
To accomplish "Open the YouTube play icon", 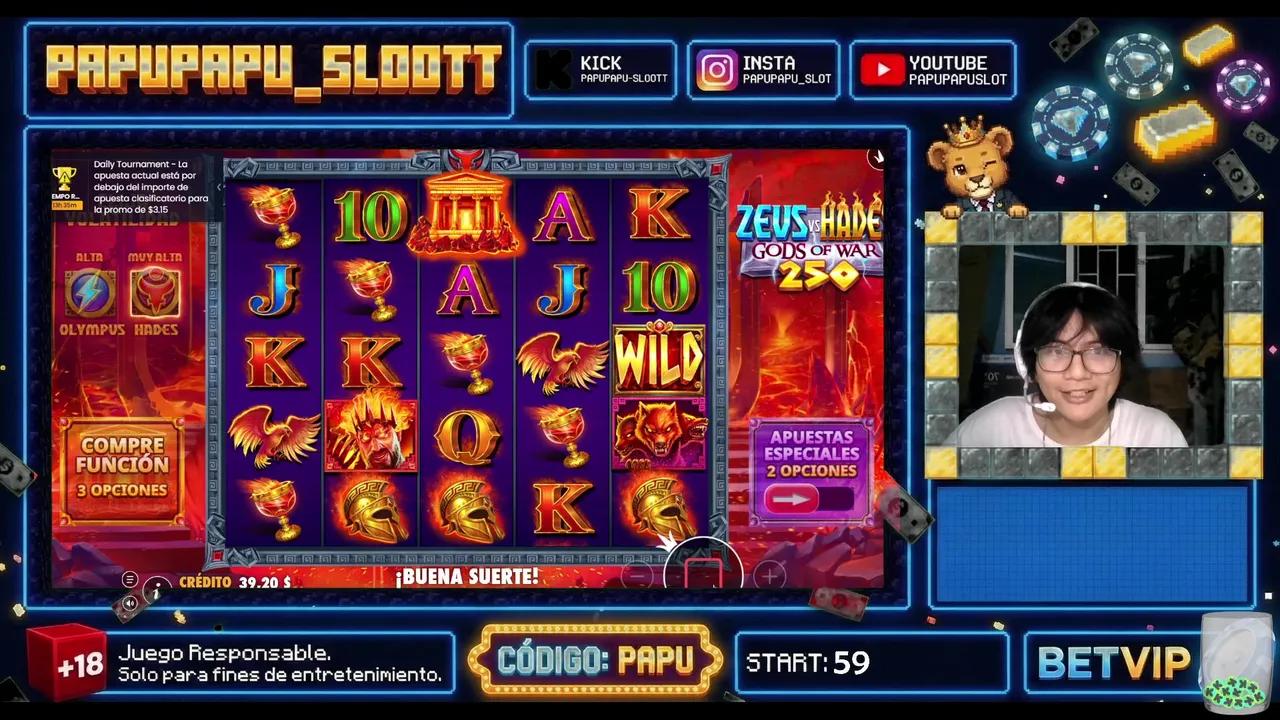I will coord(884,69).
